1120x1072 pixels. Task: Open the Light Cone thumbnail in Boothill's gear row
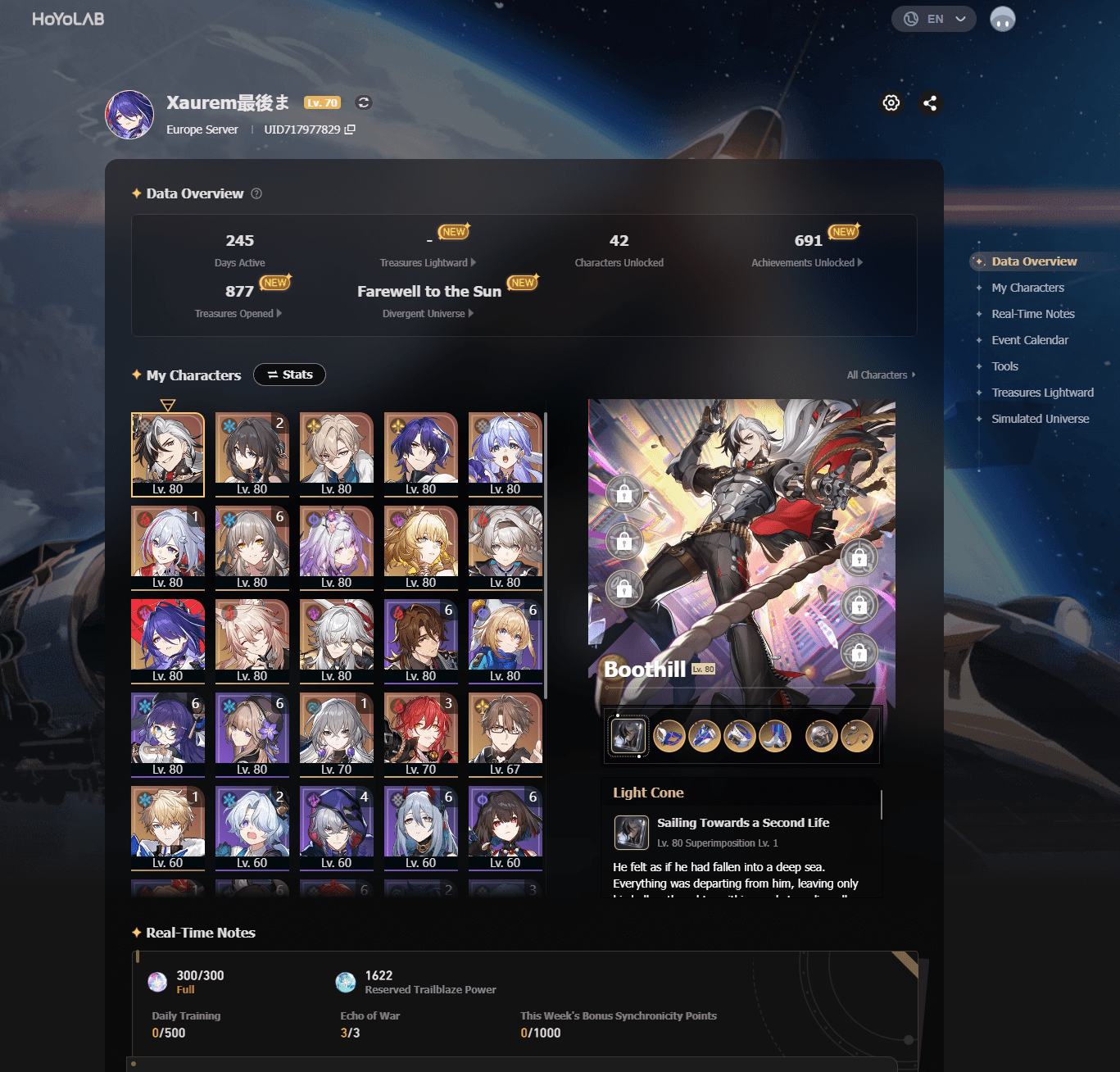pos(627,735)
